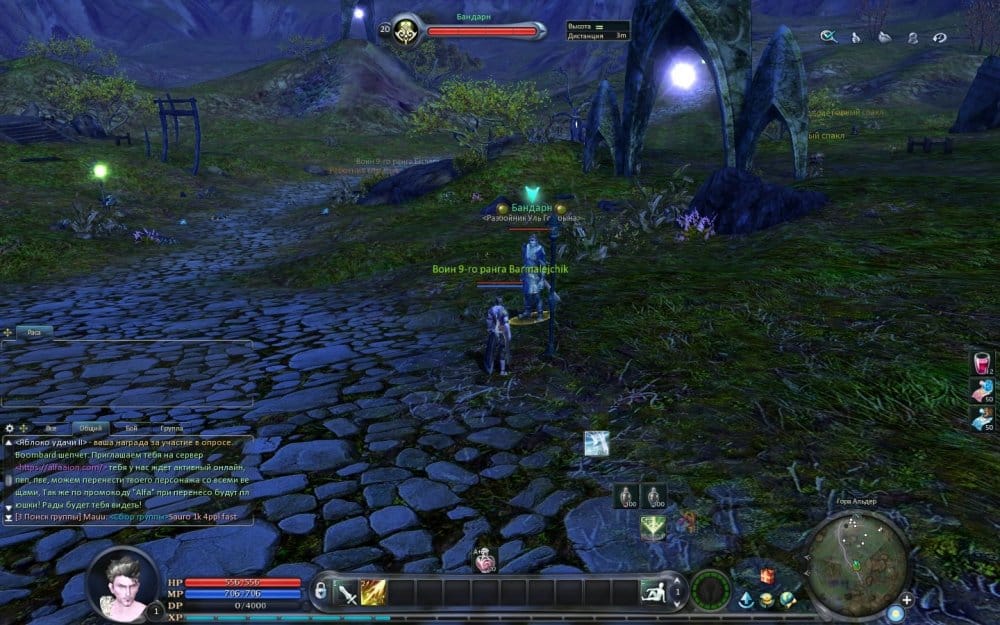This screenshot has height=625, width=1000.
Task: Switch to the Общий chat tab
Action: pyautogui.click(x=90, y=428)
